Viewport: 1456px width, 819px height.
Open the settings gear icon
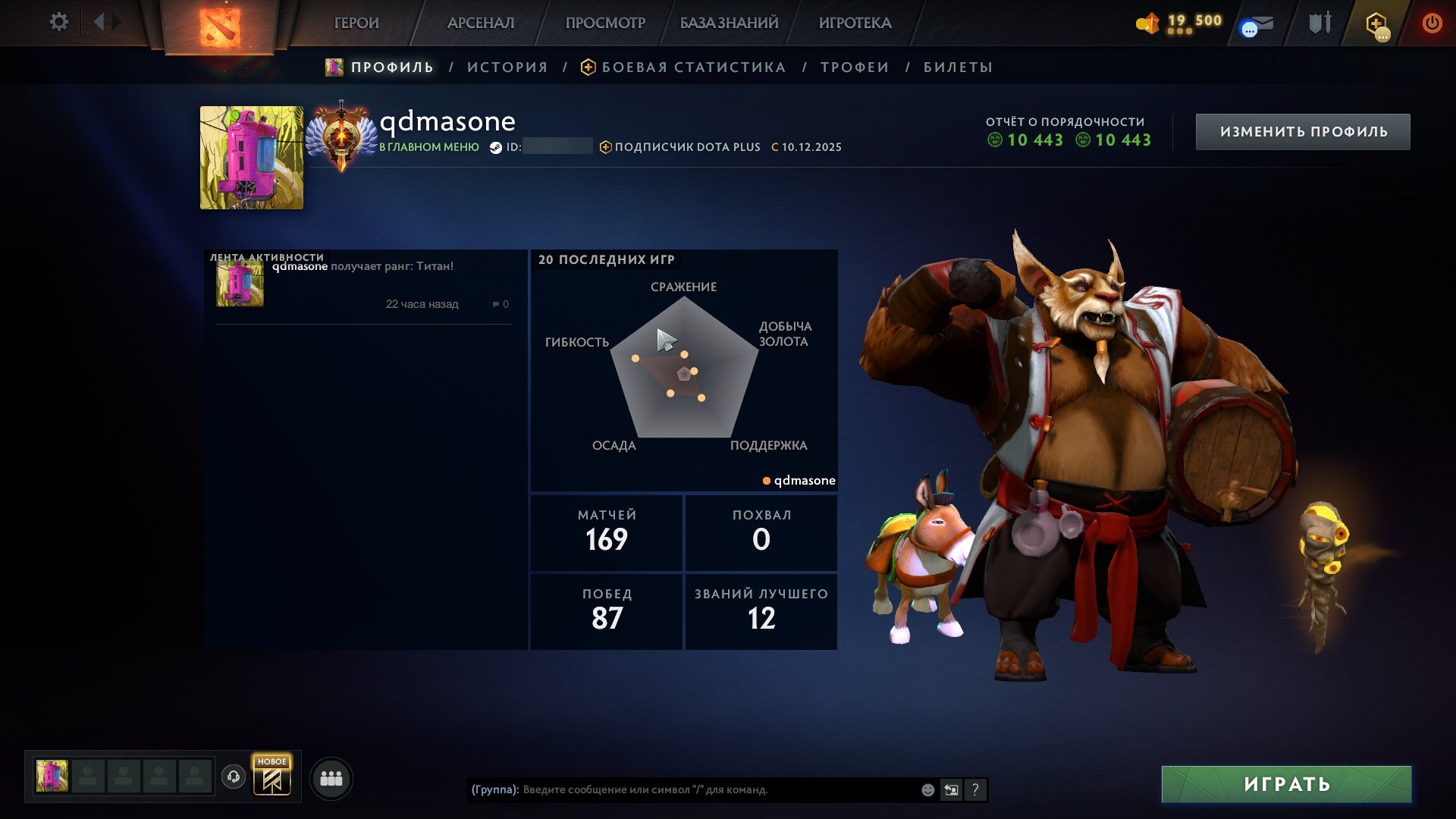(x=58, y=21)
